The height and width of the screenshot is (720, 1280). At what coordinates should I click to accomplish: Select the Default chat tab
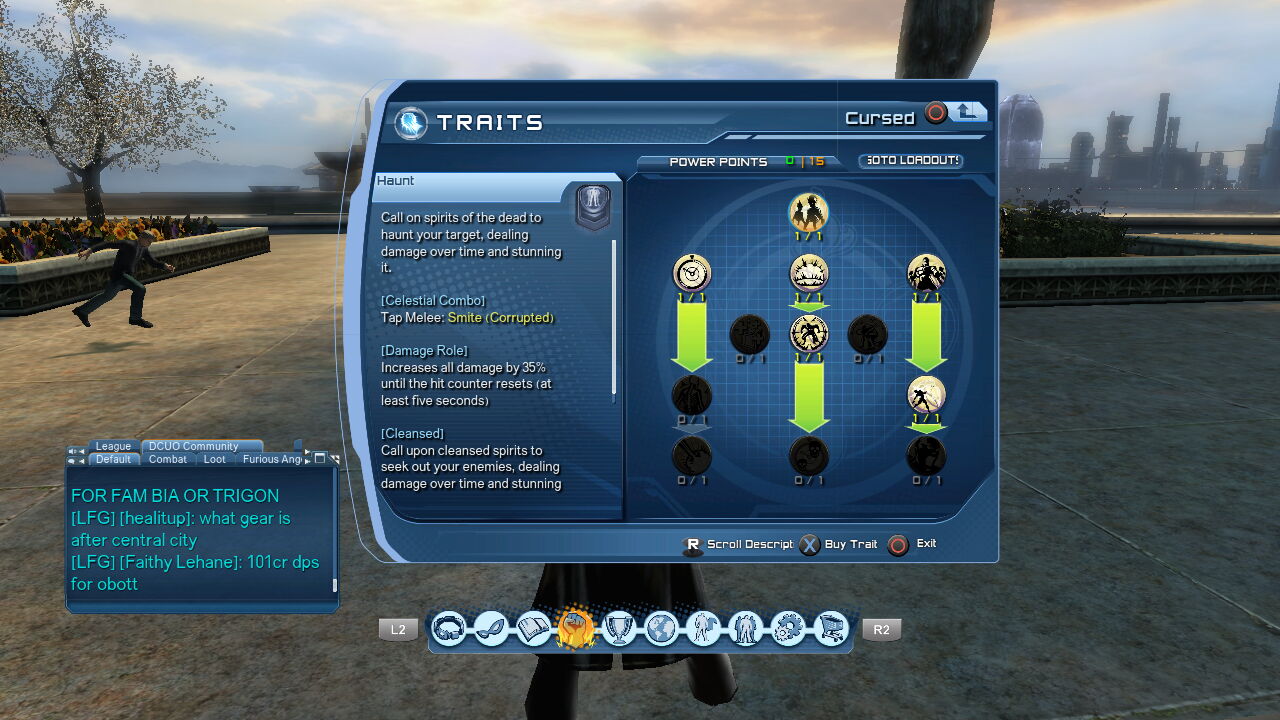[x=113, y=459]
